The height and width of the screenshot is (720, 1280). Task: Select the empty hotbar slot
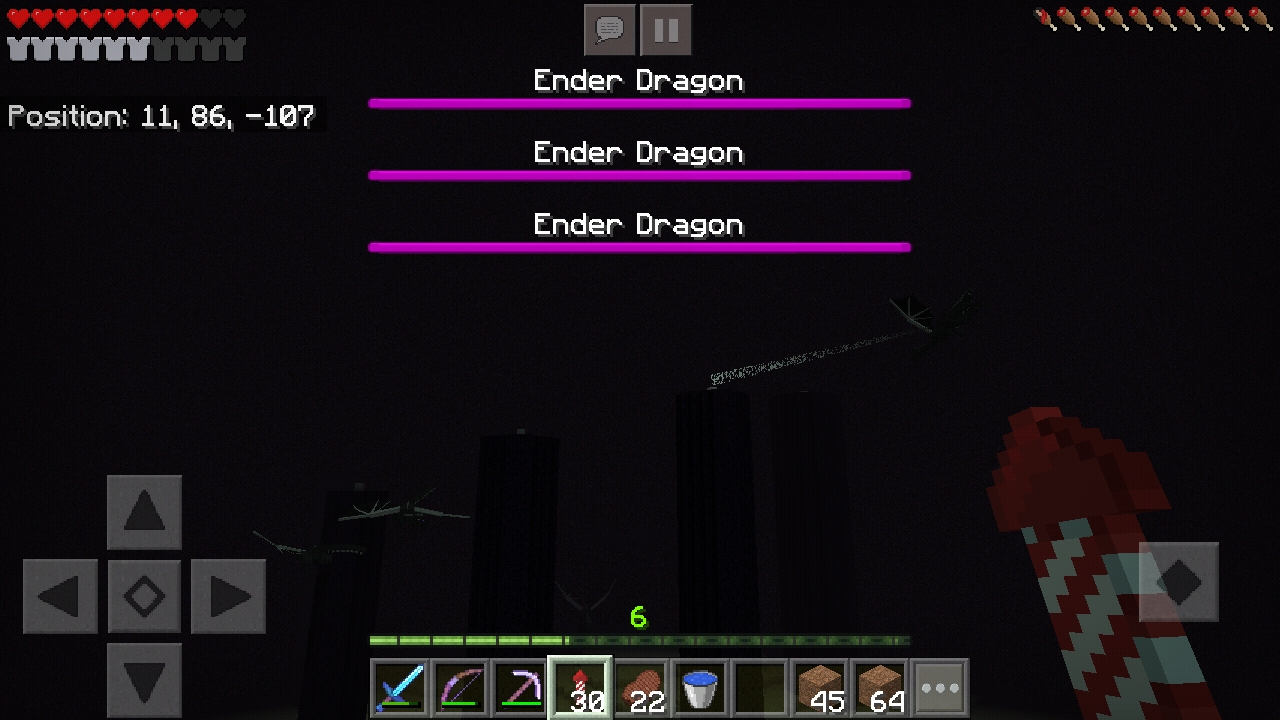click(x=760, y=687)
